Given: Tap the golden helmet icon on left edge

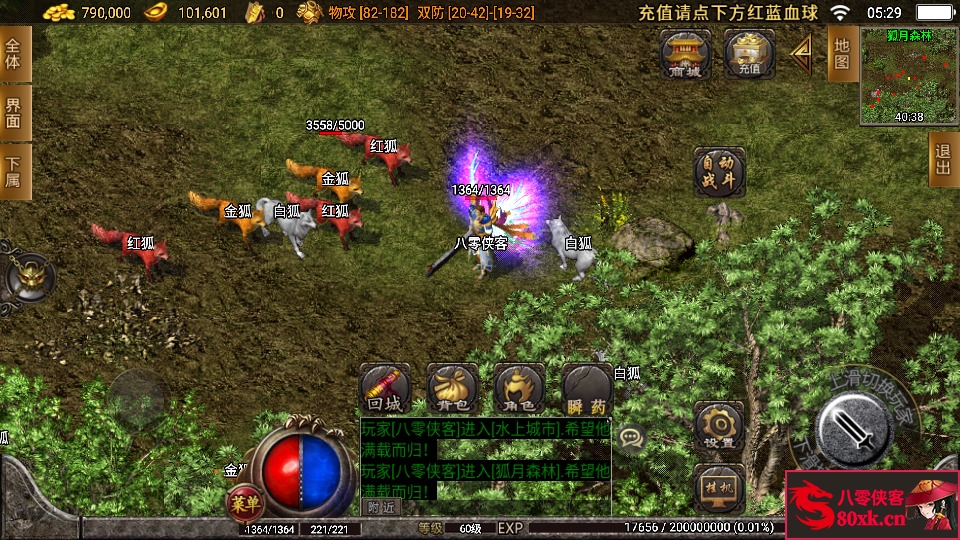Looking at the screenshot, I should tap(27, 274).
